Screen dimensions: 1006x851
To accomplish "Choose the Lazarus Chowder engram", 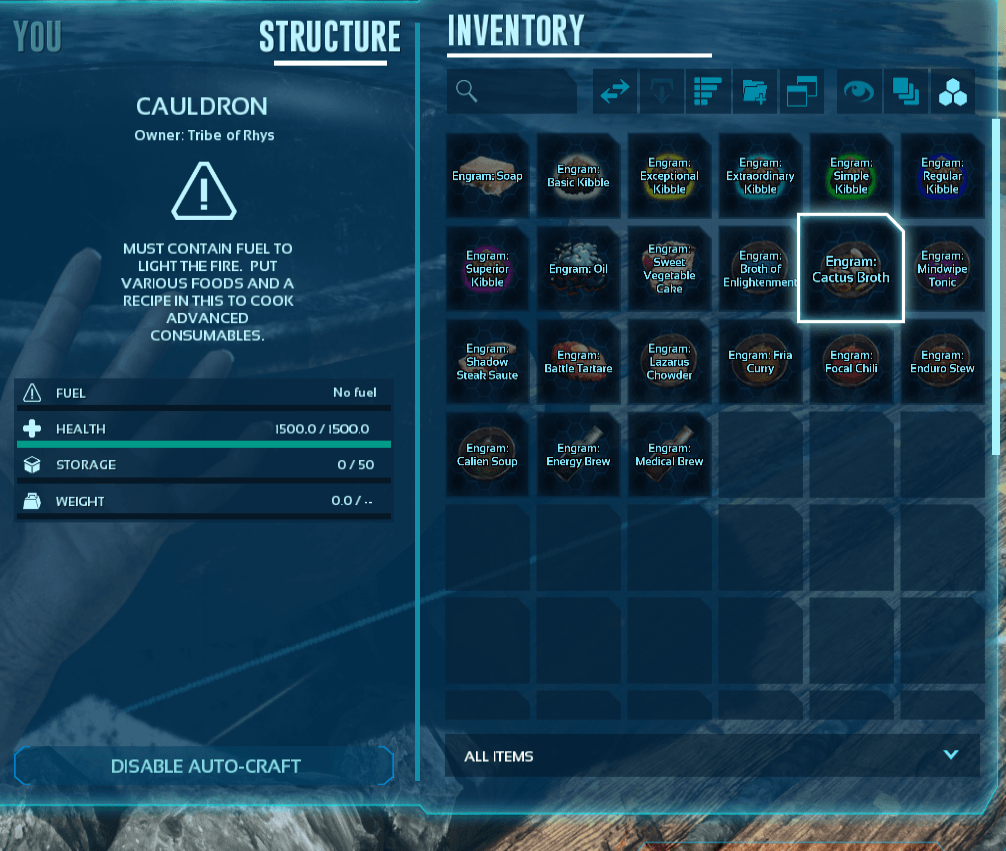I will pos(669,362).
